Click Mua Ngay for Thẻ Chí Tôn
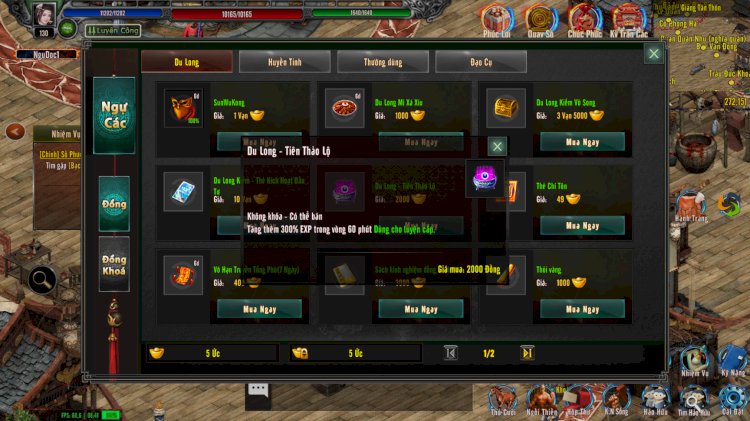 [582, 225]
